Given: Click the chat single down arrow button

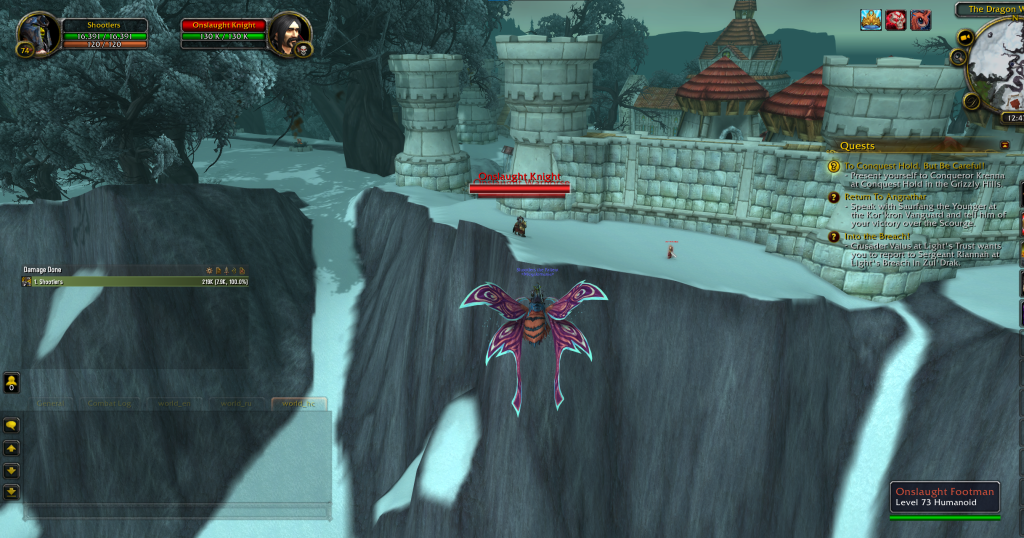Looking at the screenshot, I should 11,470.
